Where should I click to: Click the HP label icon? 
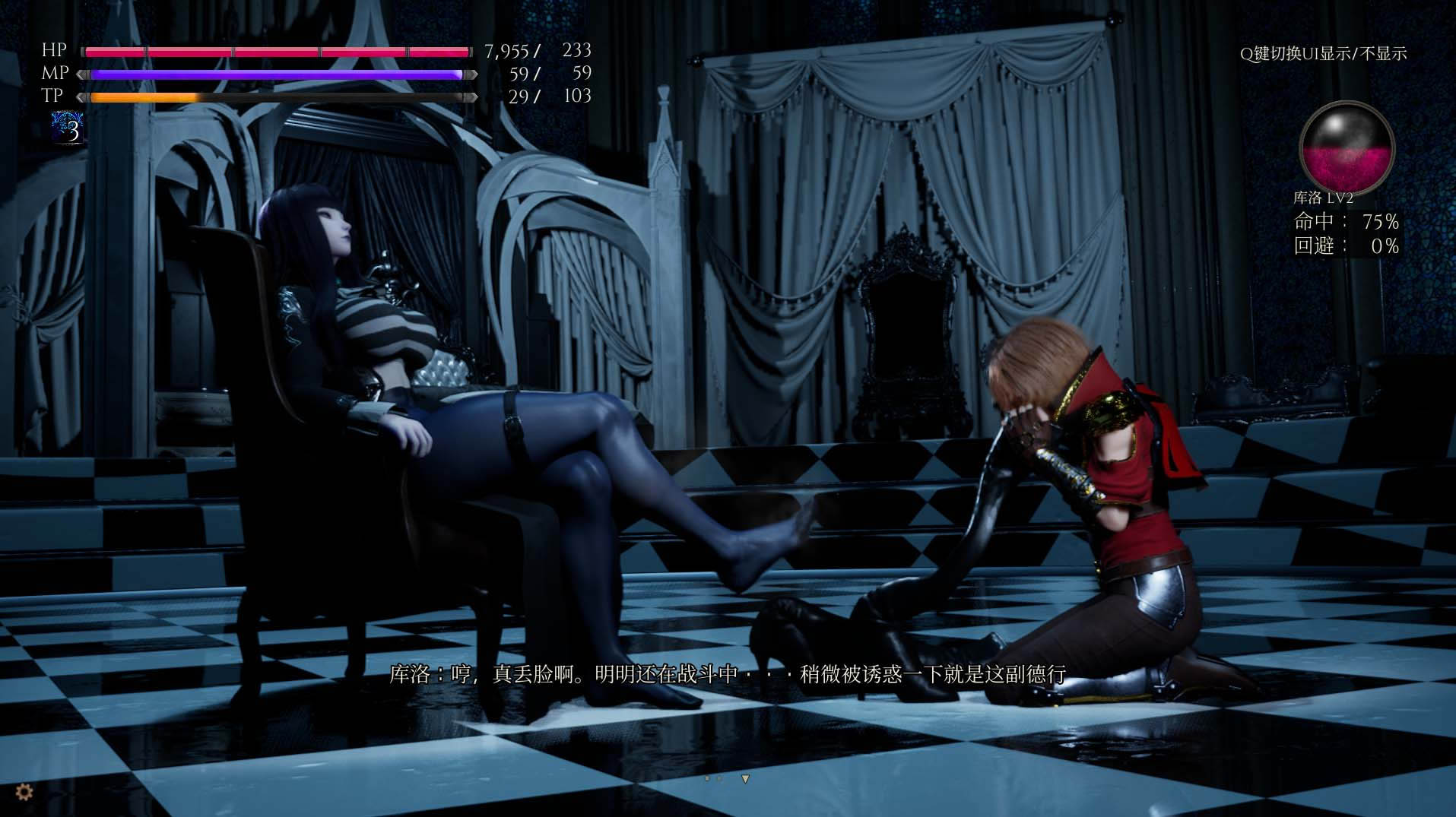(x=53, y=51)
